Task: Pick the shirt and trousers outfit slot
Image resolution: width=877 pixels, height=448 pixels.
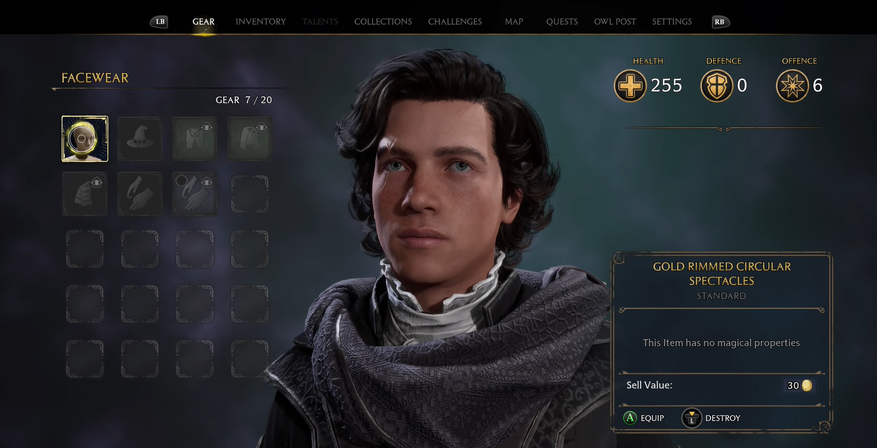Action: click(x=195, y=139)
